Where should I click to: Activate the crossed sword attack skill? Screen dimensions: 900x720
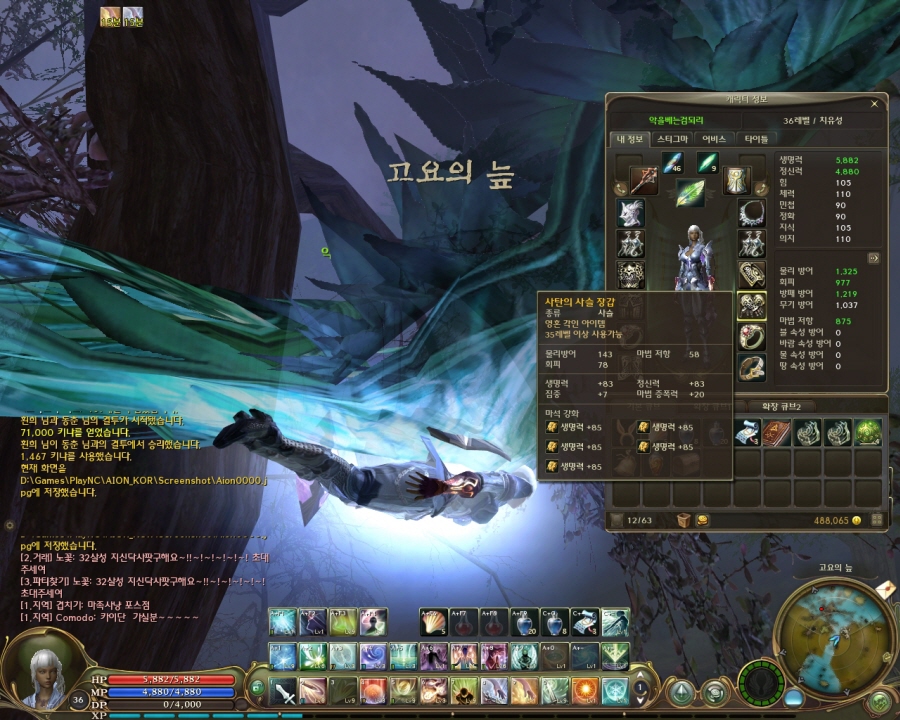pyautogui.click(x=284, y=690)
